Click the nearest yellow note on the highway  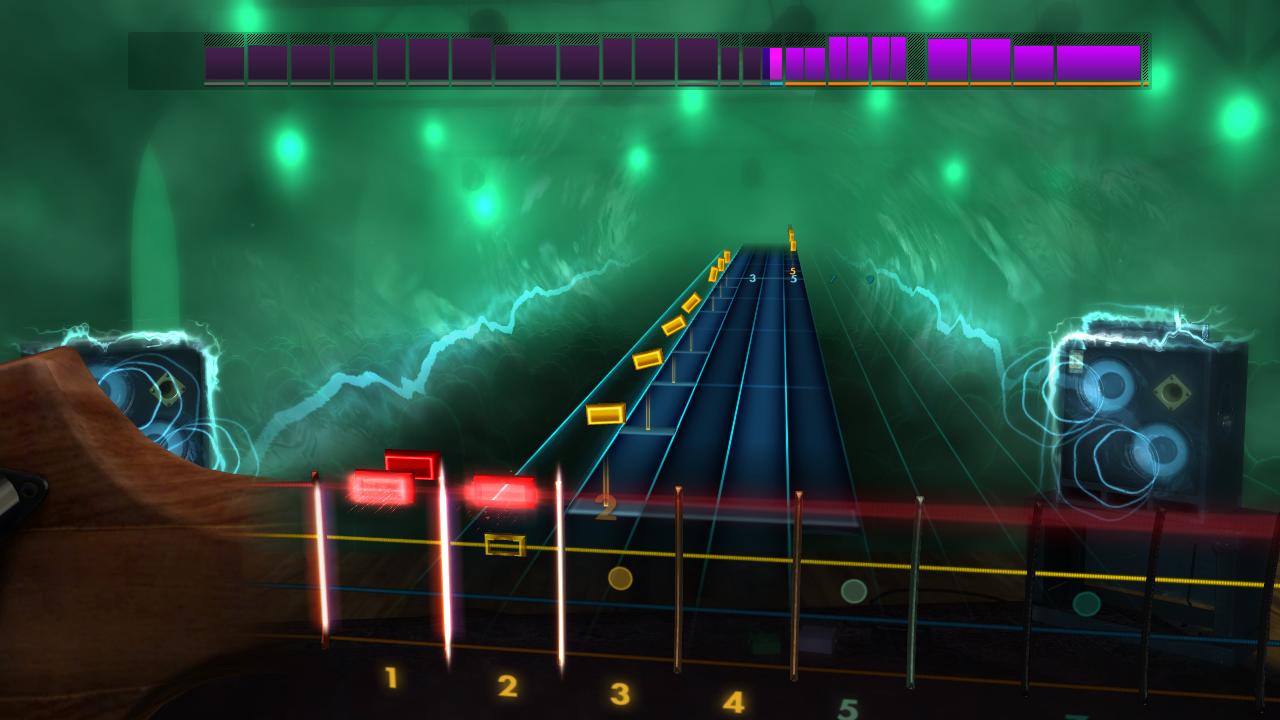coord(605,412)
